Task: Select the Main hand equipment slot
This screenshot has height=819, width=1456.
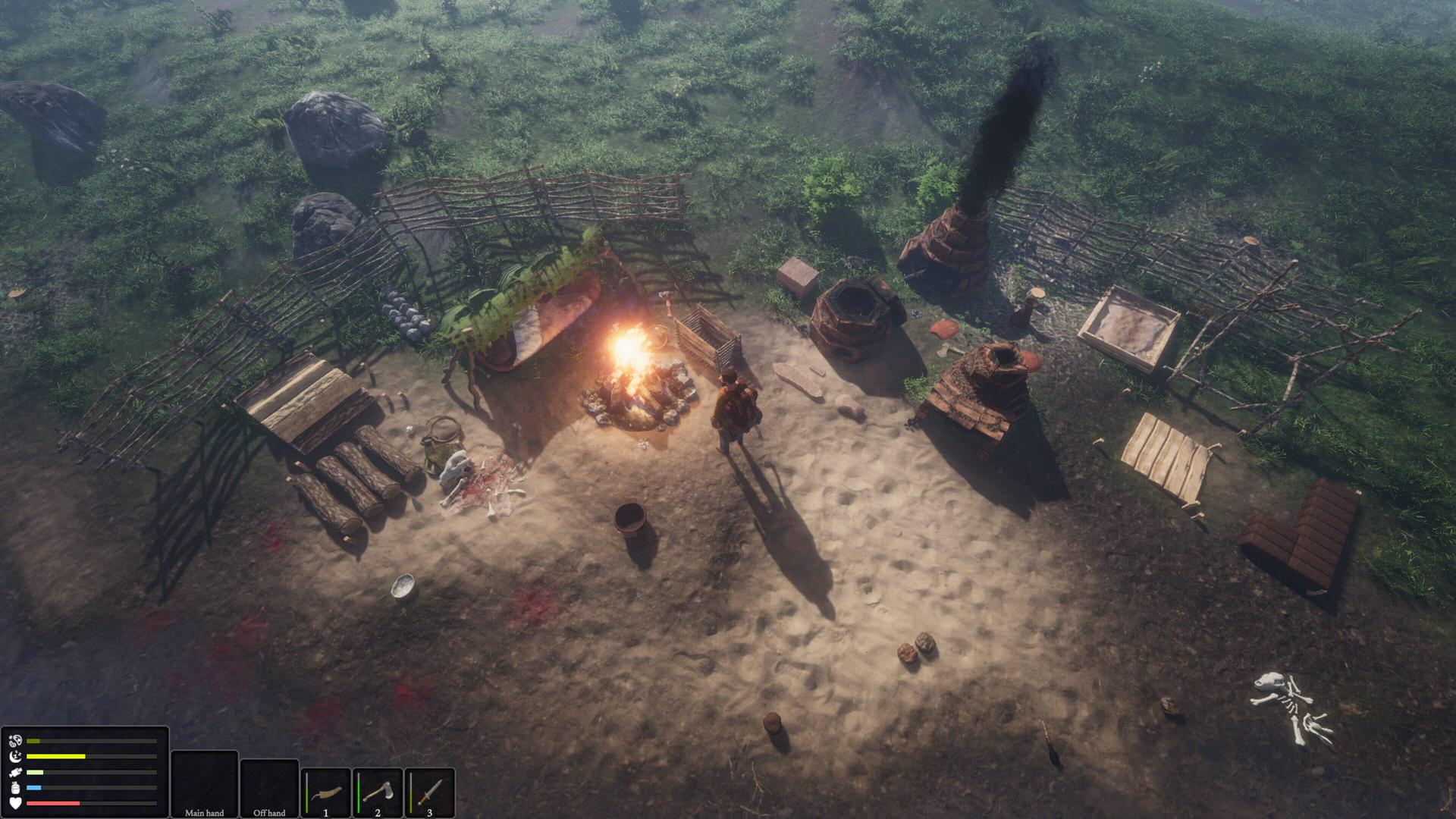Action: coord(204,784)
